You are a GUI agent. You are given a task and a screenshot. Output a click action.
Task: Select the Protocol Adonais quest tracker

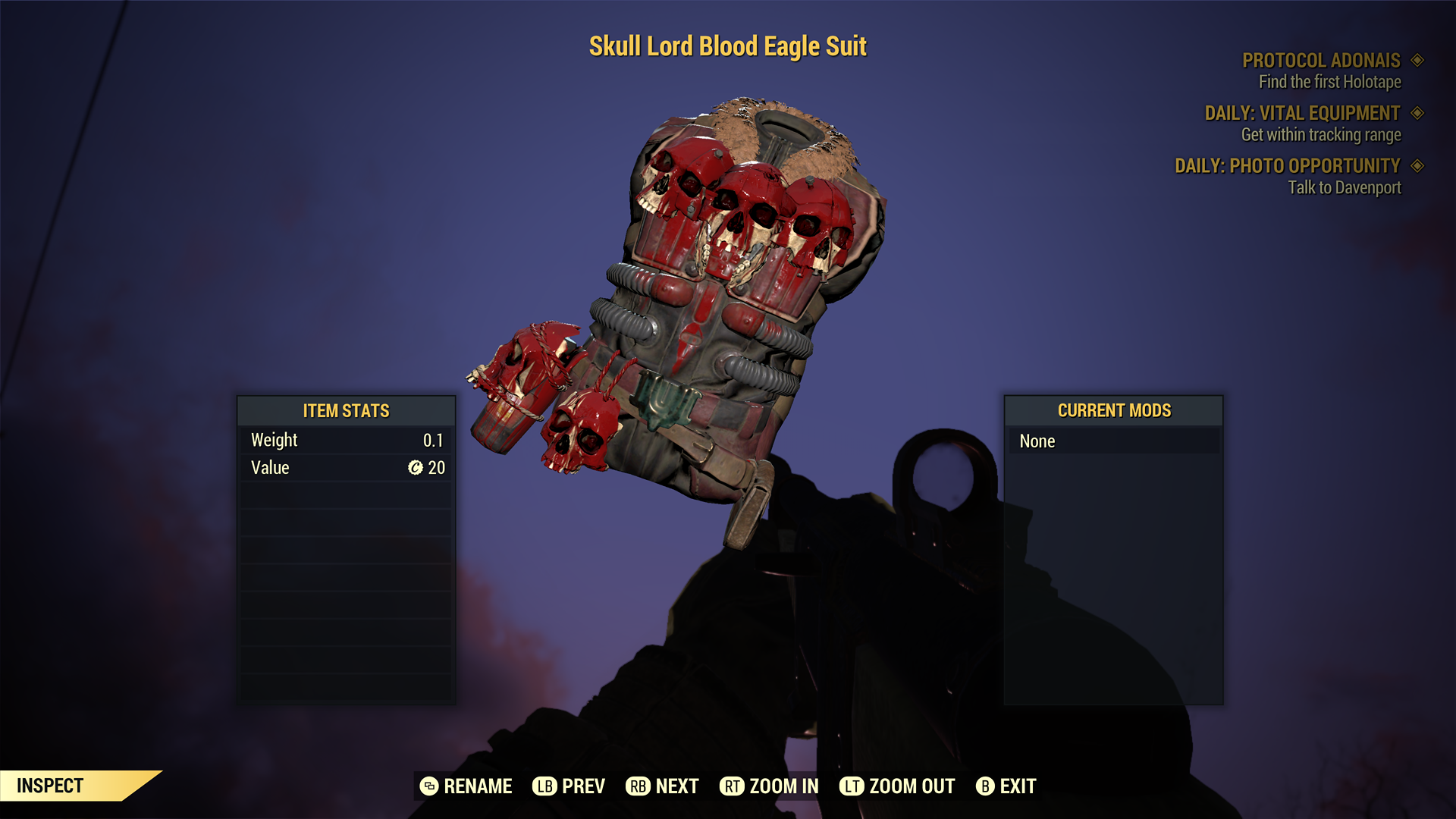1321,61
